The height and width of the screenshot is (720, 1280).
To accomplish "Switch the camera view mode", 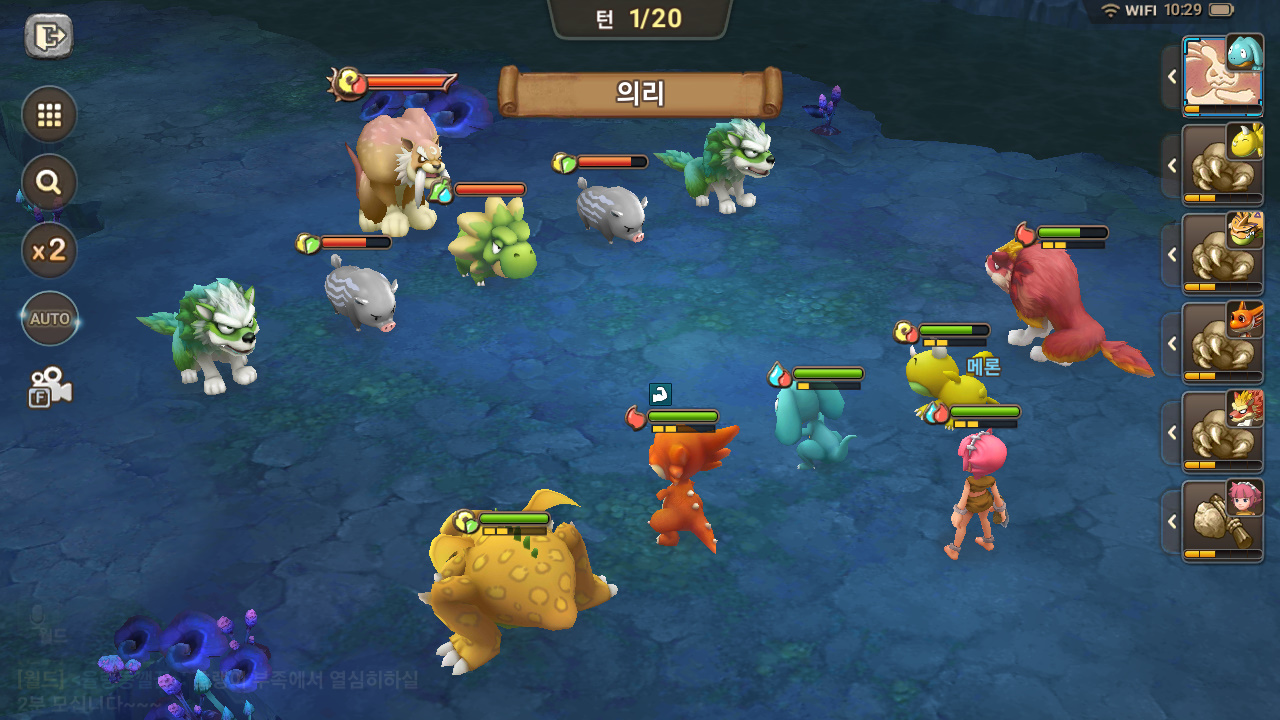I will (x=49, y=387).
